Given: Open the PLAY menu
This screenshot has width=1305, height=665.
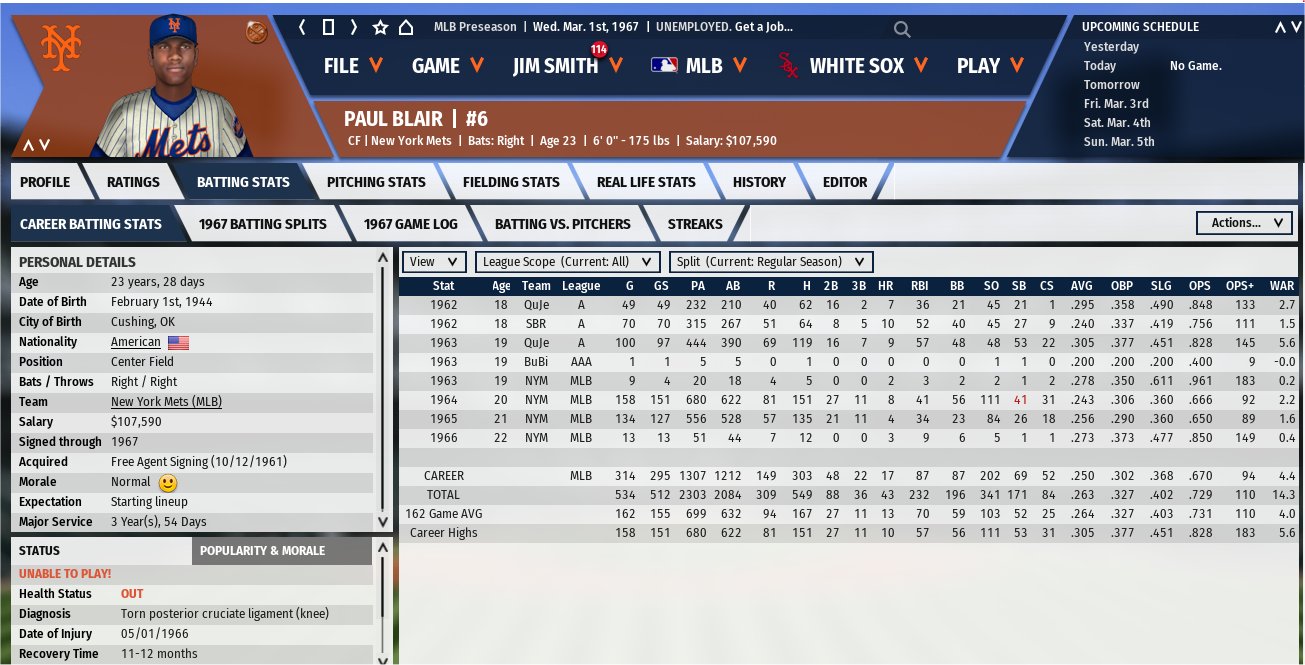Looking at the screenshot, I should click(990, 66).
